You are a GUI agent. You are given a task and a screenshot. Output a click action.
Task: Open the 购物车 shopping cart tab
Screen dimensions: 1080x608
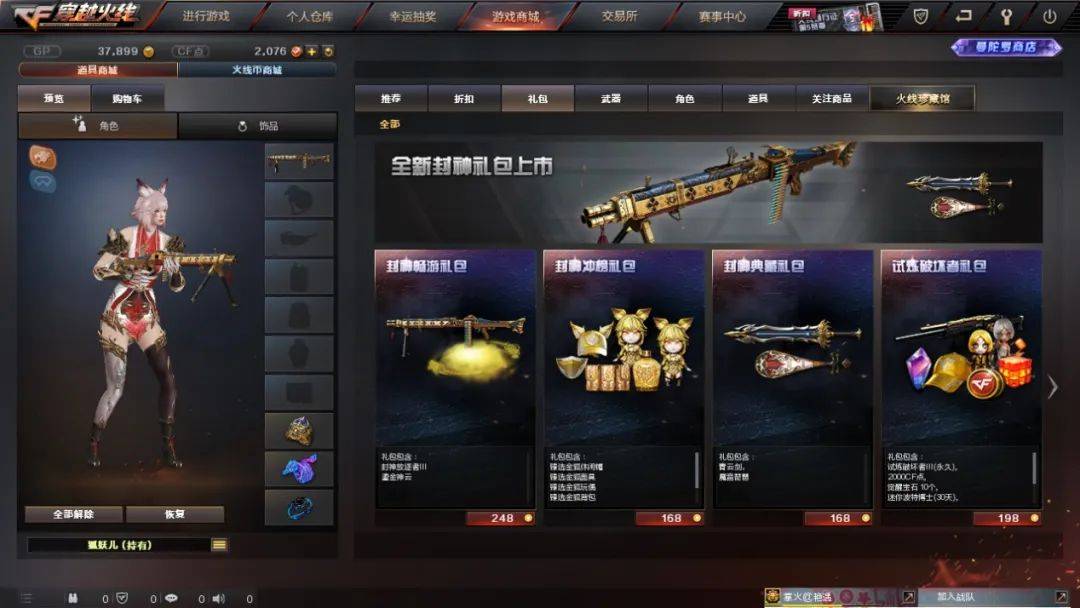point(128,98)
